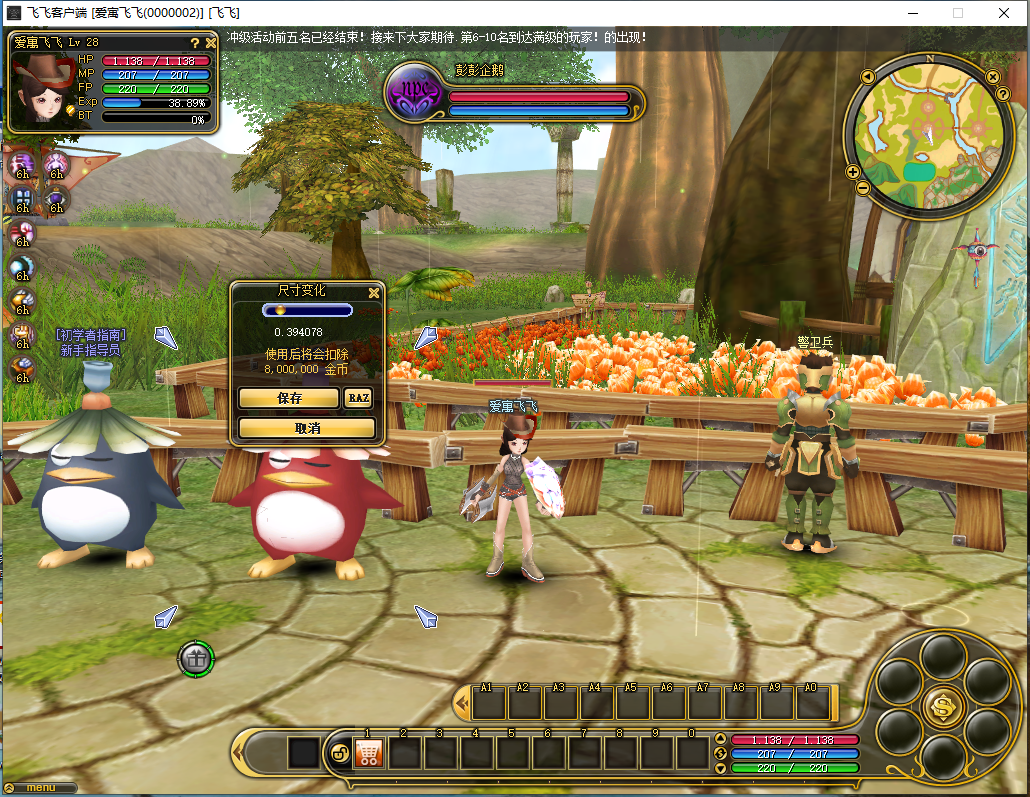This screenshot has width=1030, height=797.
Task: Cancel the size change with 取消
Action: pyautogui.click(x=307, y=428)
